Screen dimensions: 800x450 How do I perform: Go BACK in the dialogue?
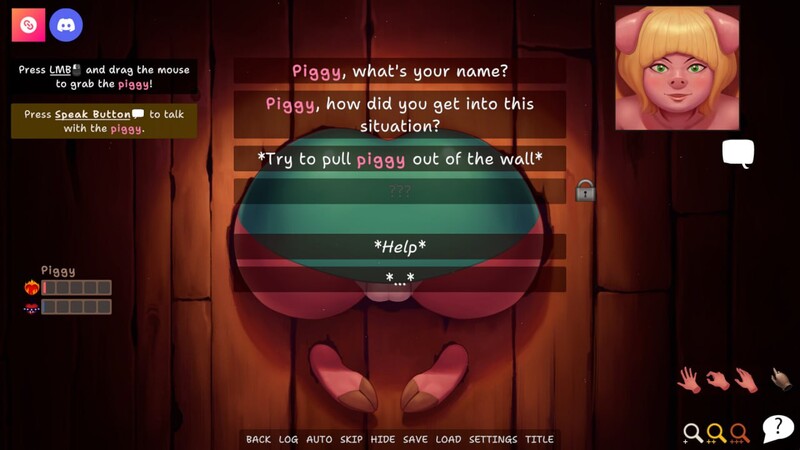click(258, 439)
